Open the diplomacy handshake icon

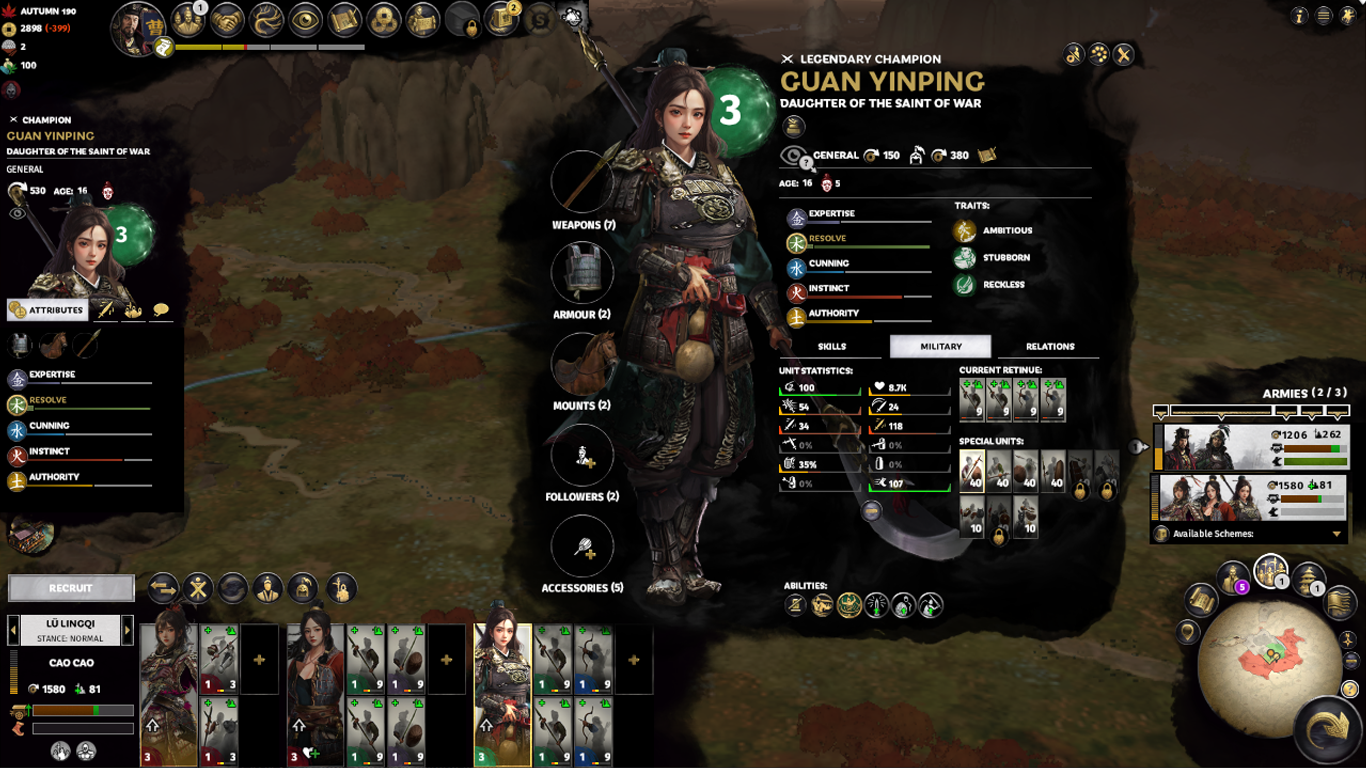(x=228, y=19)
